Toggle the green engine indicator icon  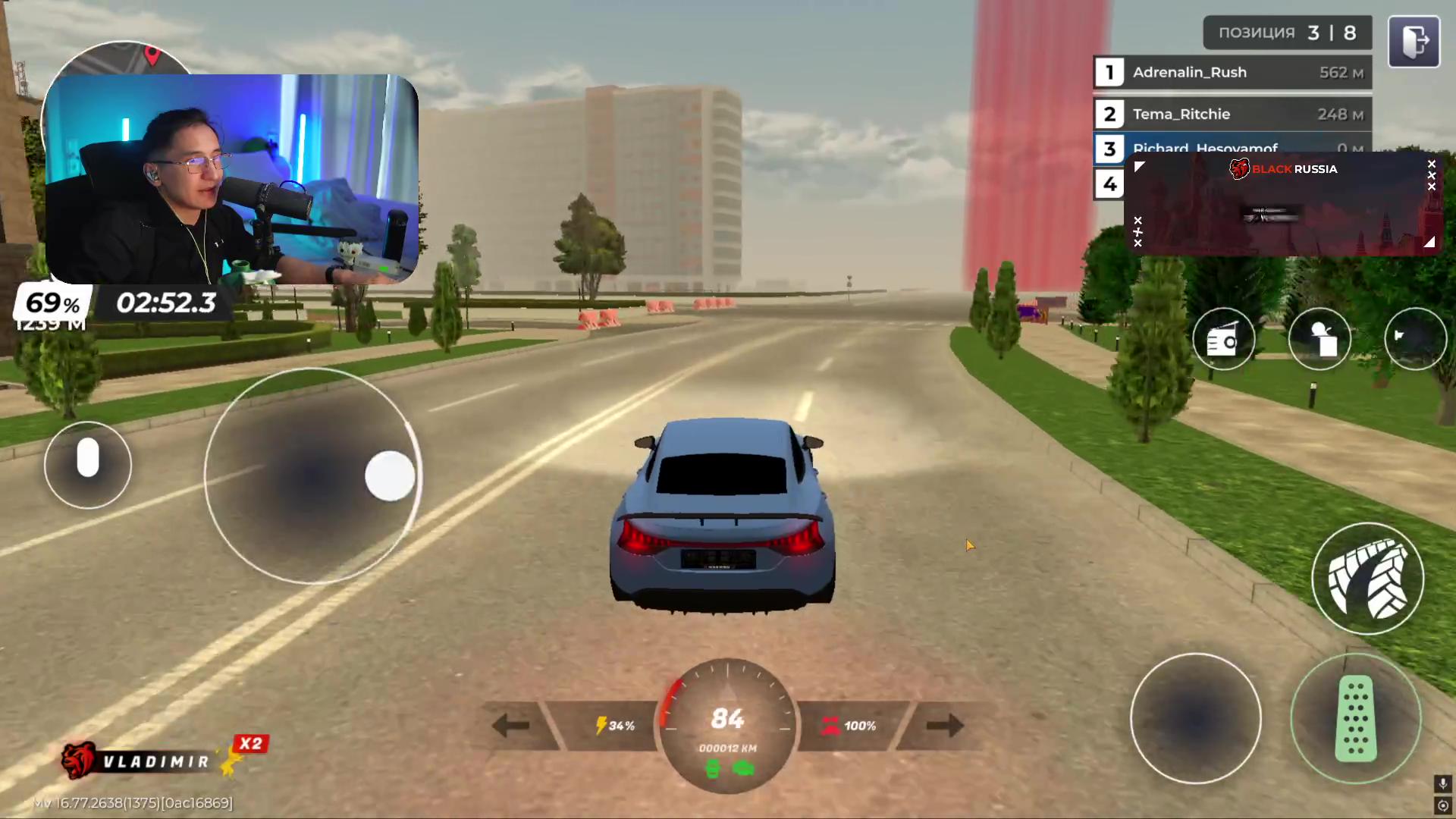[712, 770]
